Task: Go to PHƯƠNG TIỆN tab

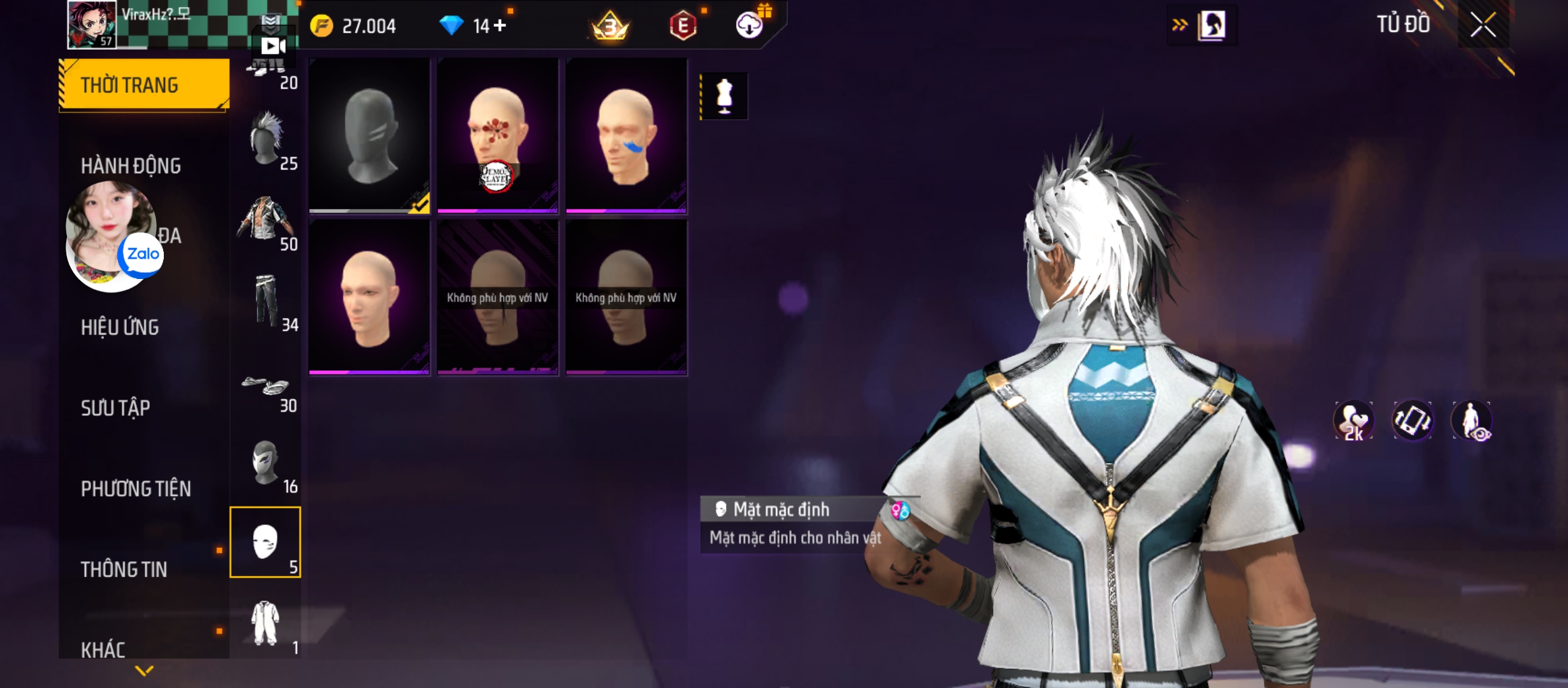Action: (x=136, y=489)
